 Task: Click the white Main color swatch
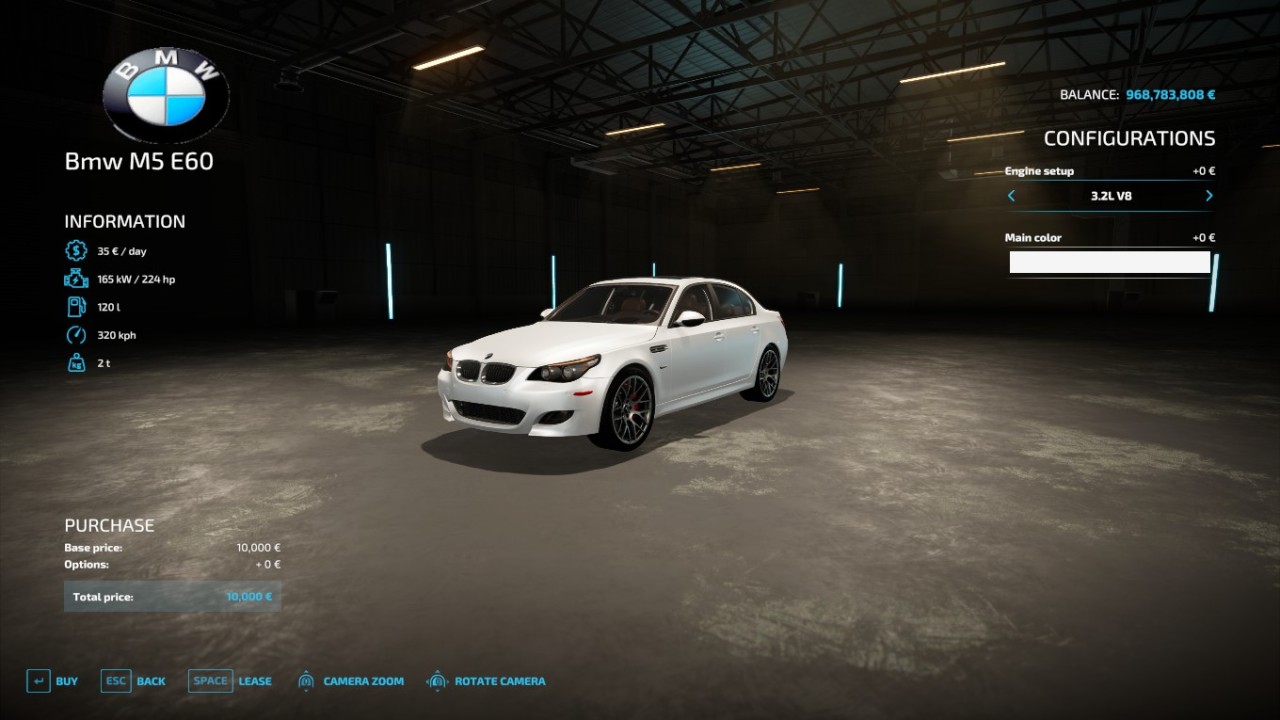pos(1110,261)
